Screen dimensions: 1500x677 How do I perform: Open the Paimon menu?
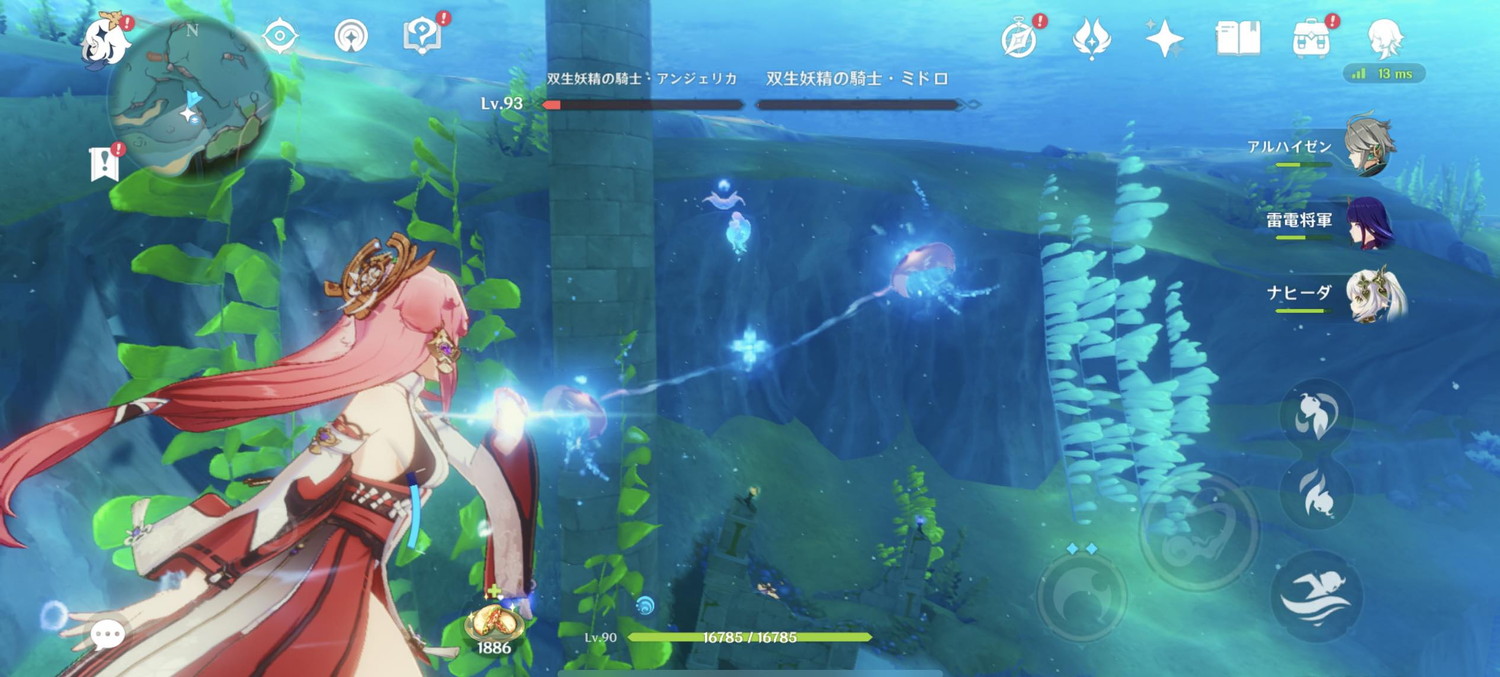106,40
